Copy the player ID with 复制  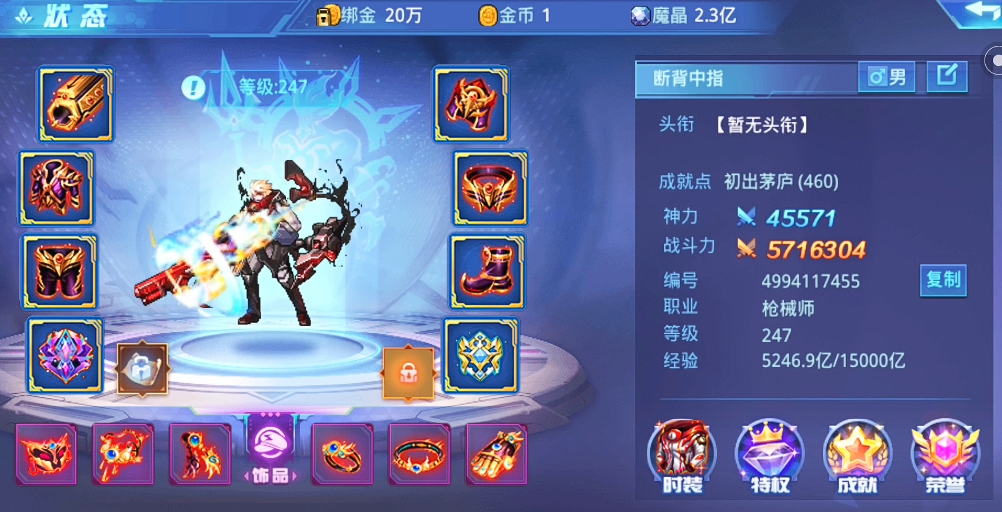tap(942, 280)
